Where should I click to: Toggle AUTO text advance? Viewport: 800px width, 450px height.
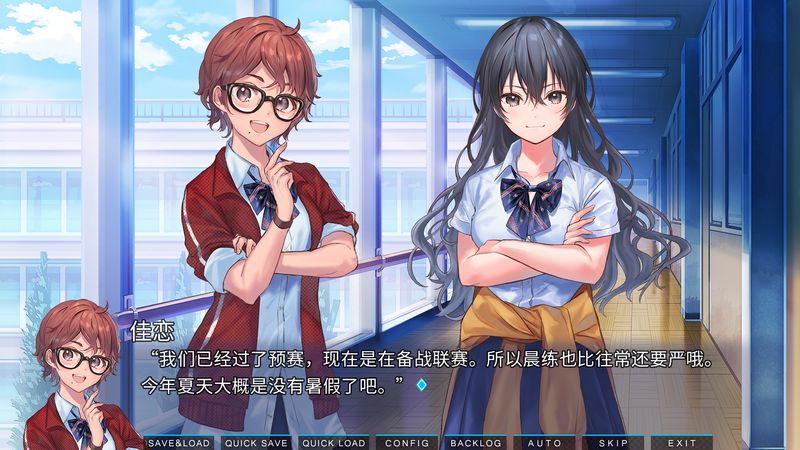click(544, 442)
